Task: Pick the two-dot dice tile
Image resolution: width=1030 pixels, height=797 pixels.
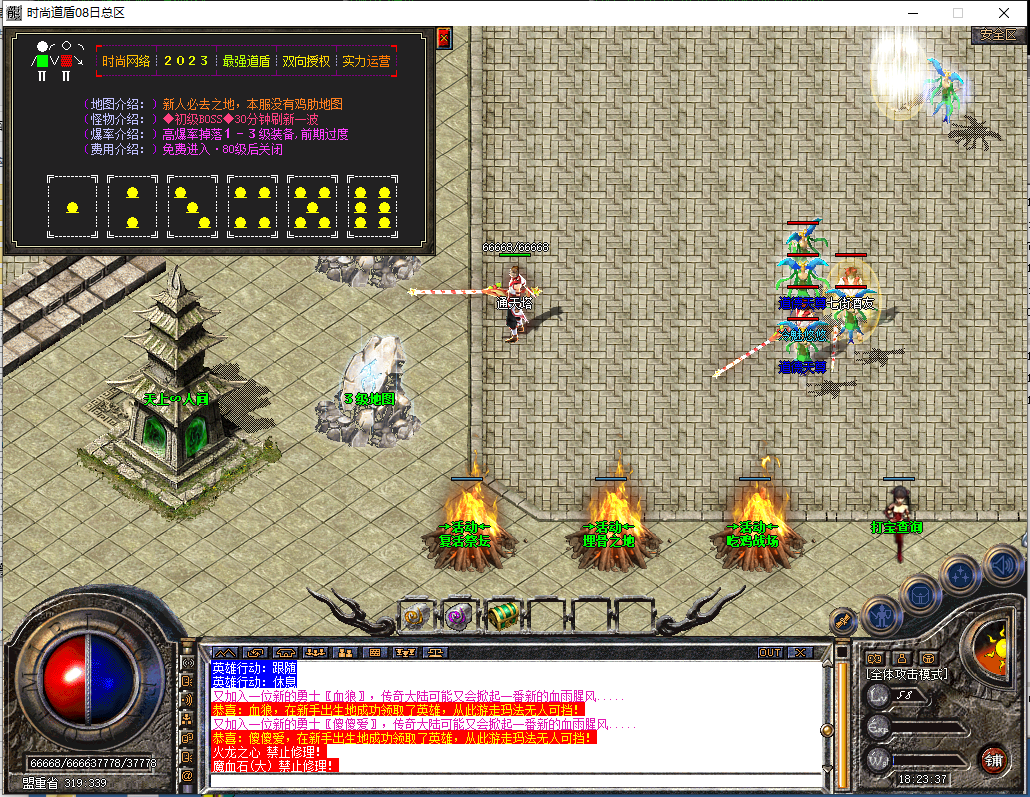Action: [132, 206]
